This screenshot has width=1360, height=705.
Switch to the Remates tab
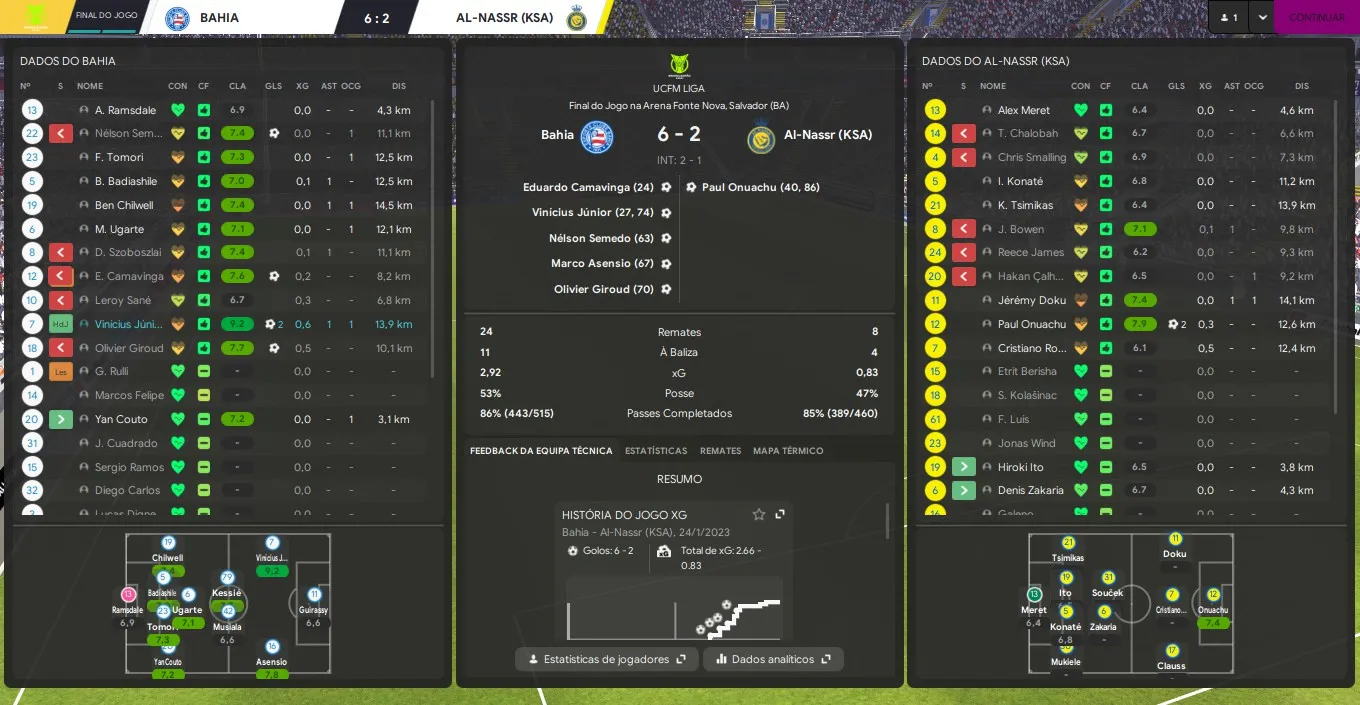click(720, 451)
